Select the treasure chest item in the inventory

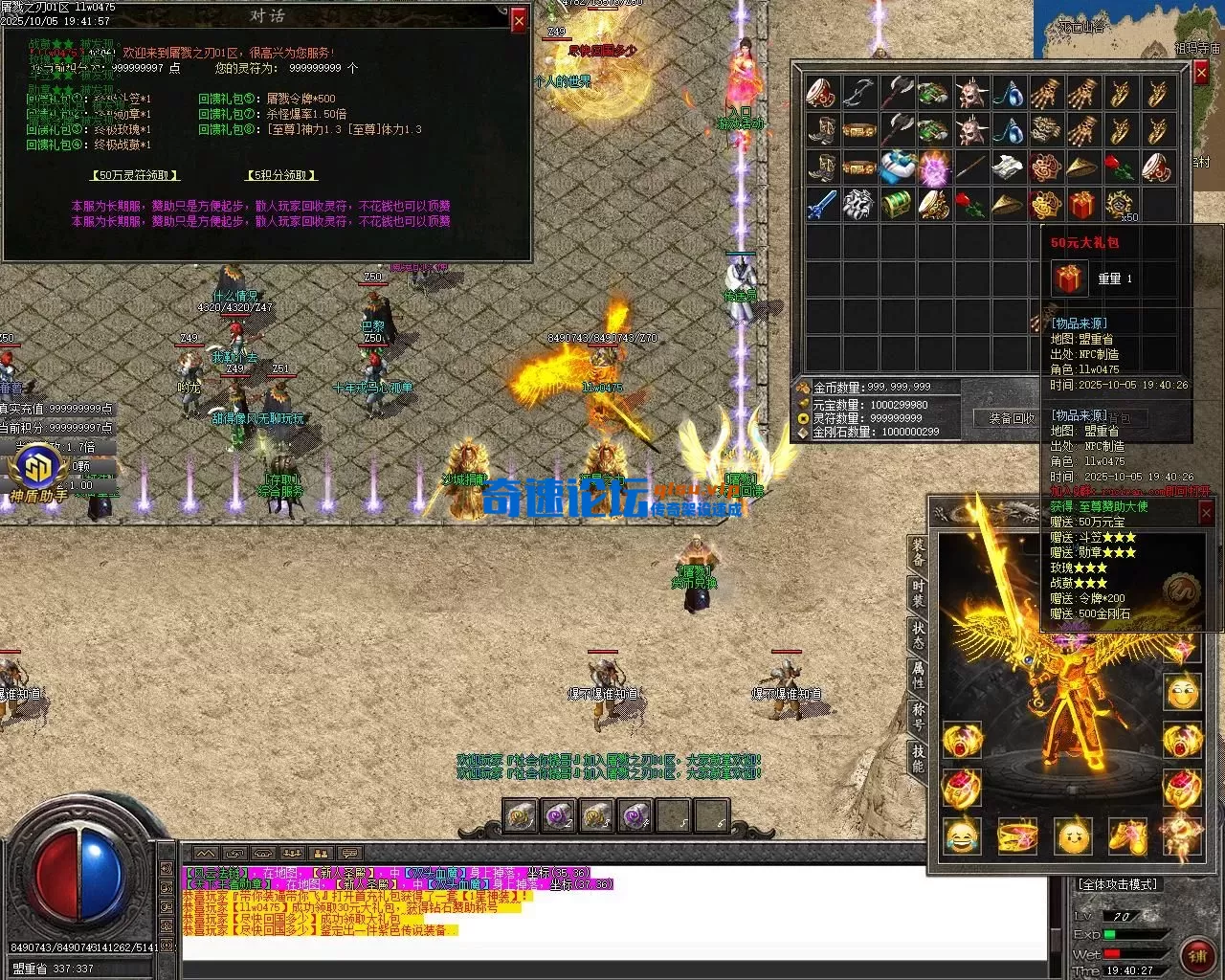point(898,202)
